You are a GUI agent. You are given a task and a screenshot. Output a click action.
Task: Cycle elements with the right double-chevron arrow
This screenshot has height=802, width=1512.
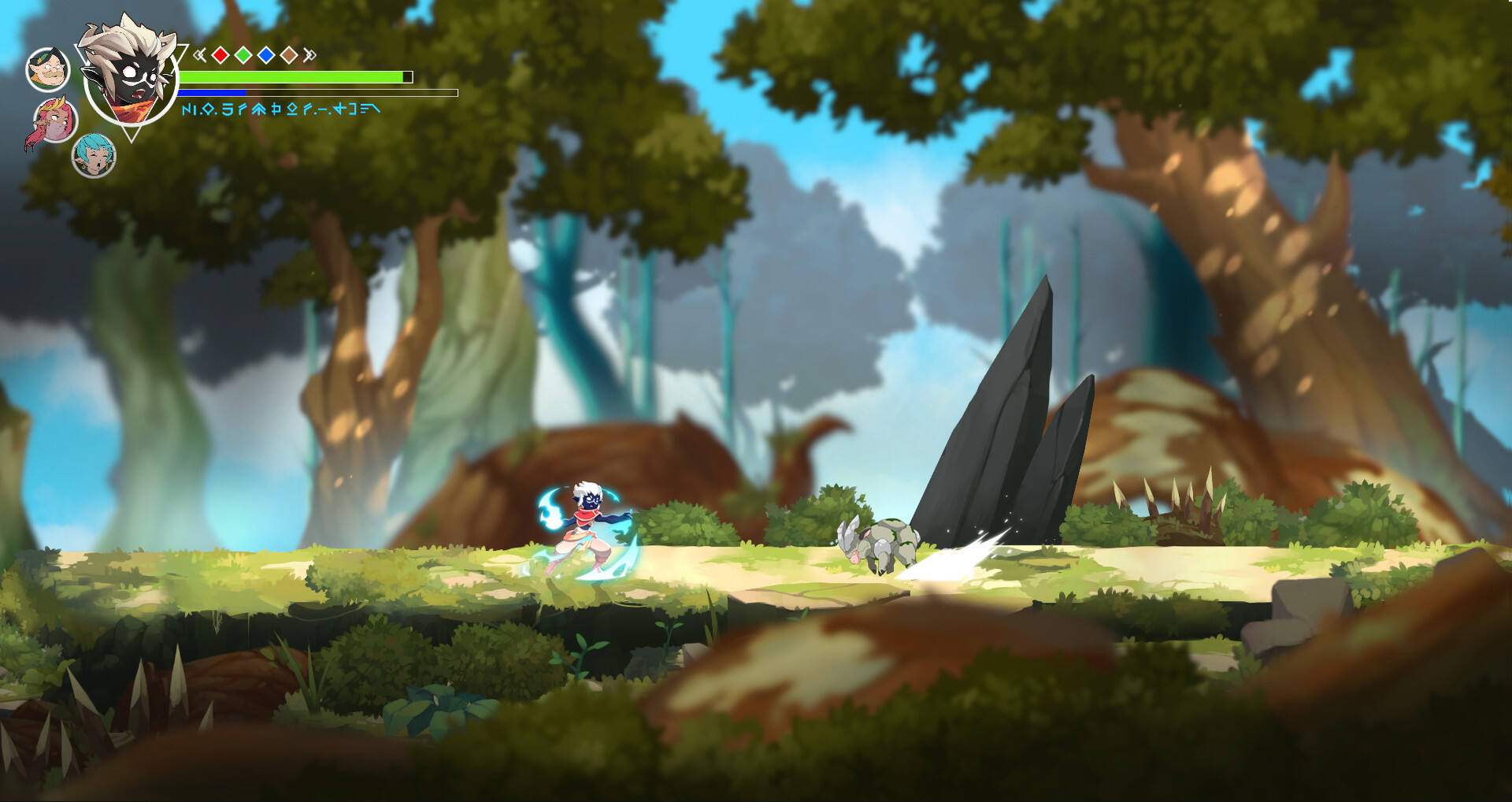309,54
